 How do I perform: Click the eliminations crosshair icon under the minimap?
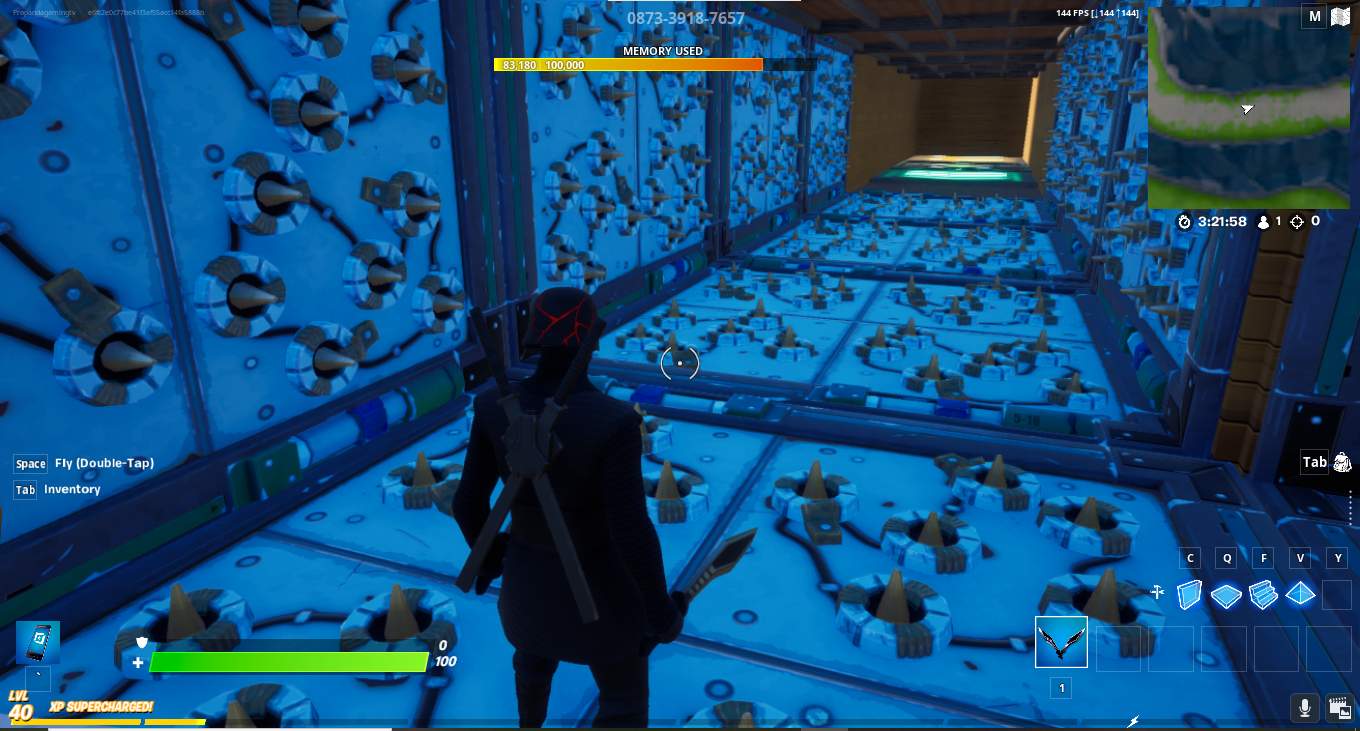(x=1296, y=222)
